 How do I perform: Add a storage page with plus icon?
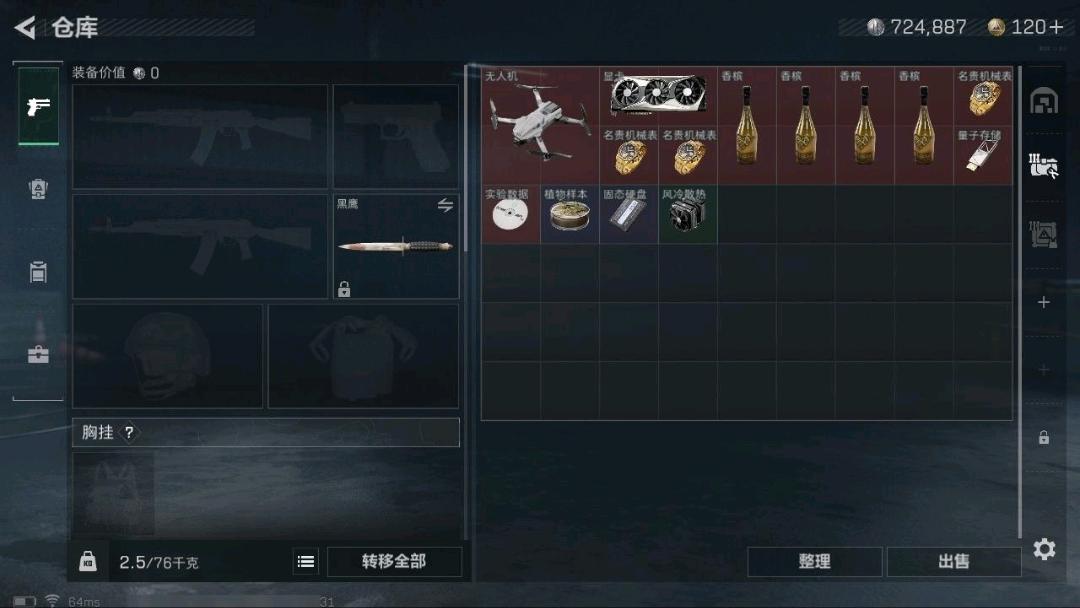click(1044, 302)
